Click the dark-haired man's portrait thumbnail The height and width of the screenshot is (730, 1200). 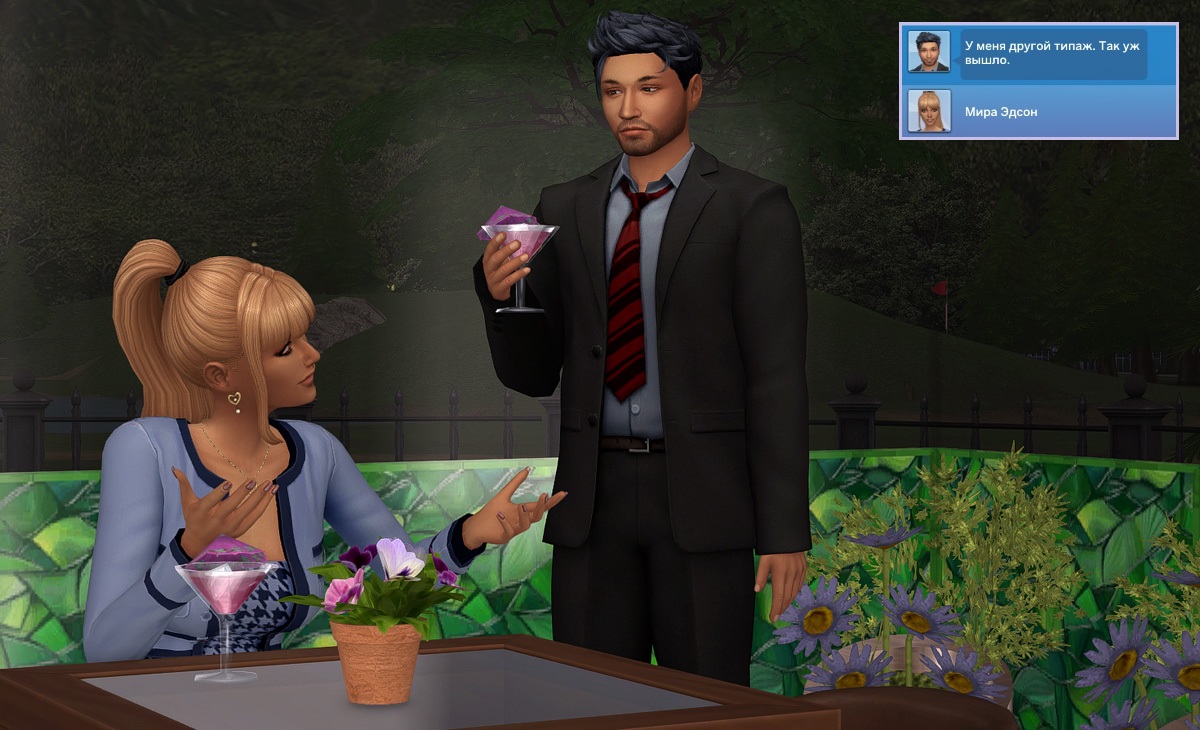928,52
